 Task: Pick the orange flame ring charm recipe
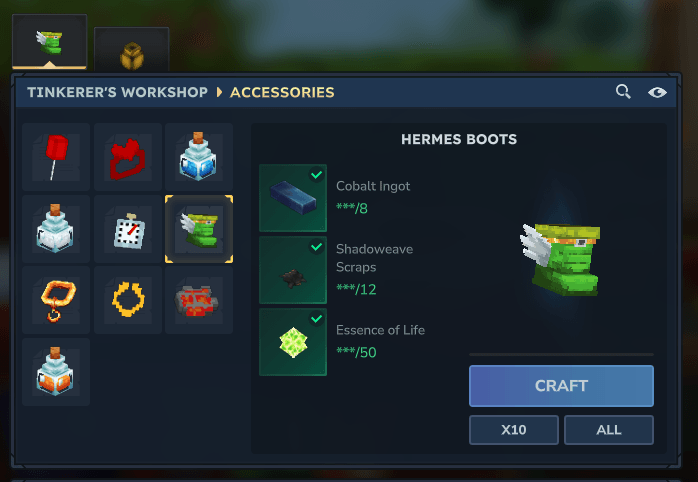[56, 300]
